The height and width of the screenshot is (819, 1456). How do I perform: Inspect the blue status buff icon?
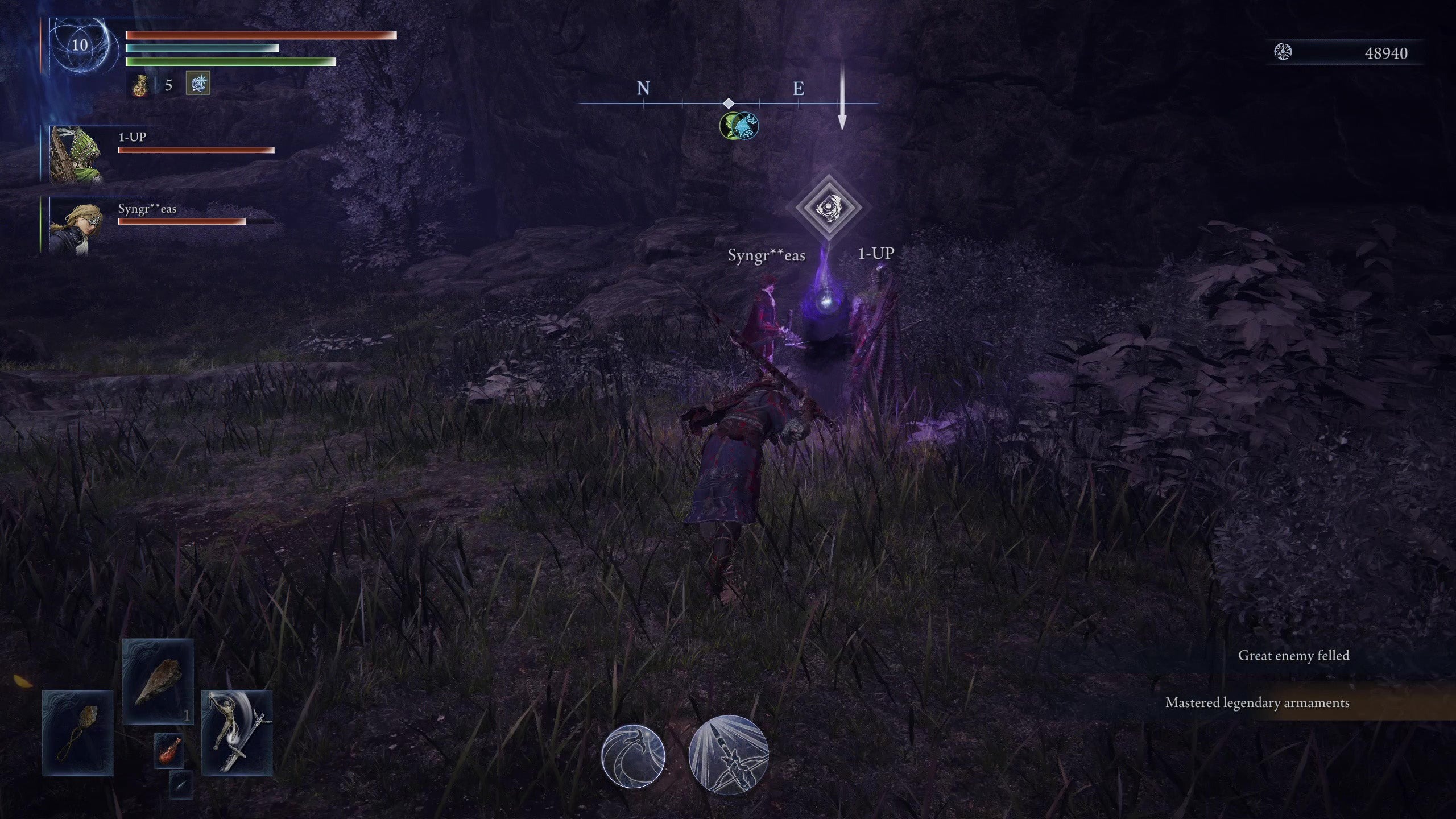point(198,83)
